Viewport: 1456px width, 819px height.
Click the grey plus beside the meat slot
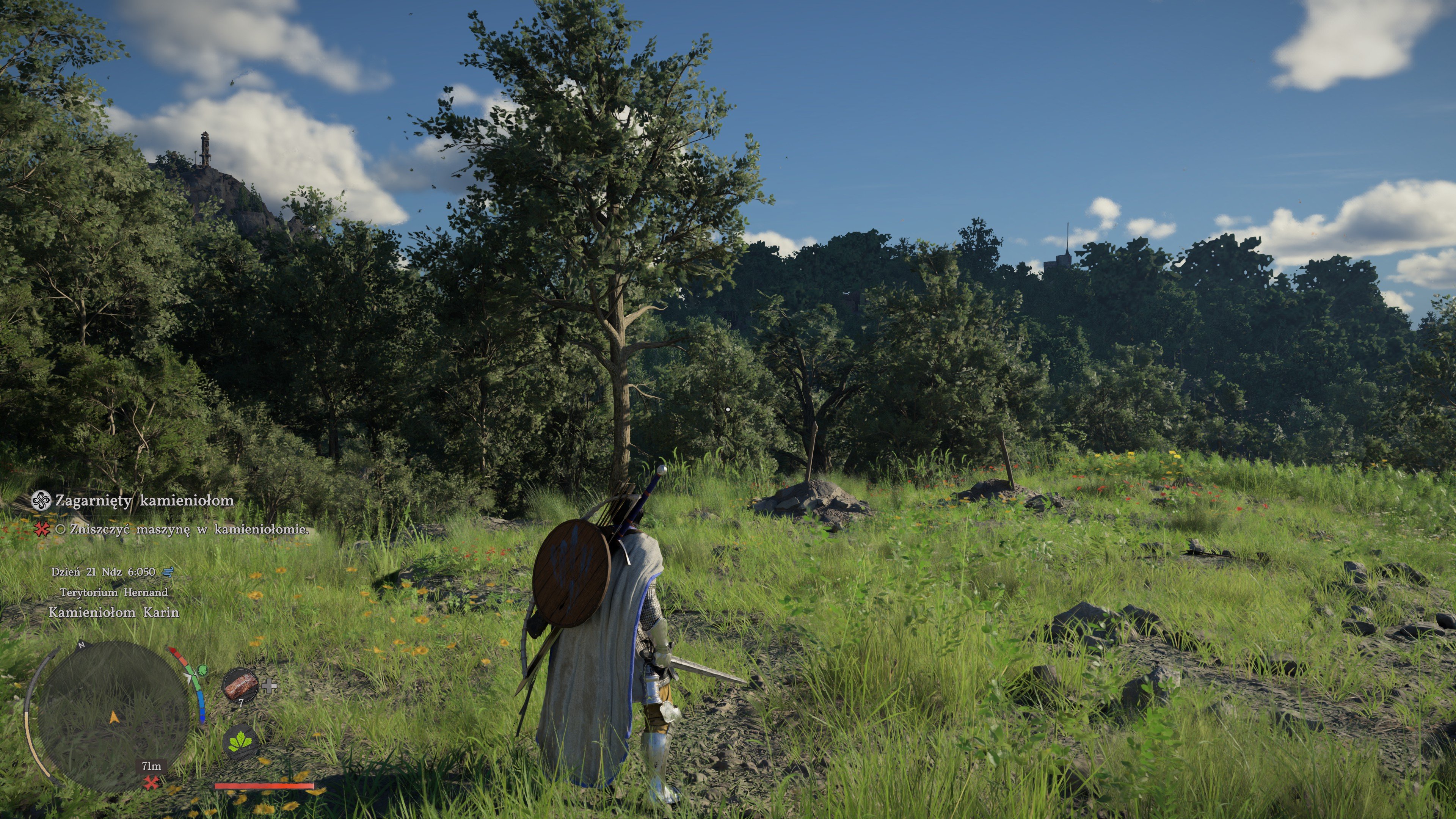[x=270, y=686]
